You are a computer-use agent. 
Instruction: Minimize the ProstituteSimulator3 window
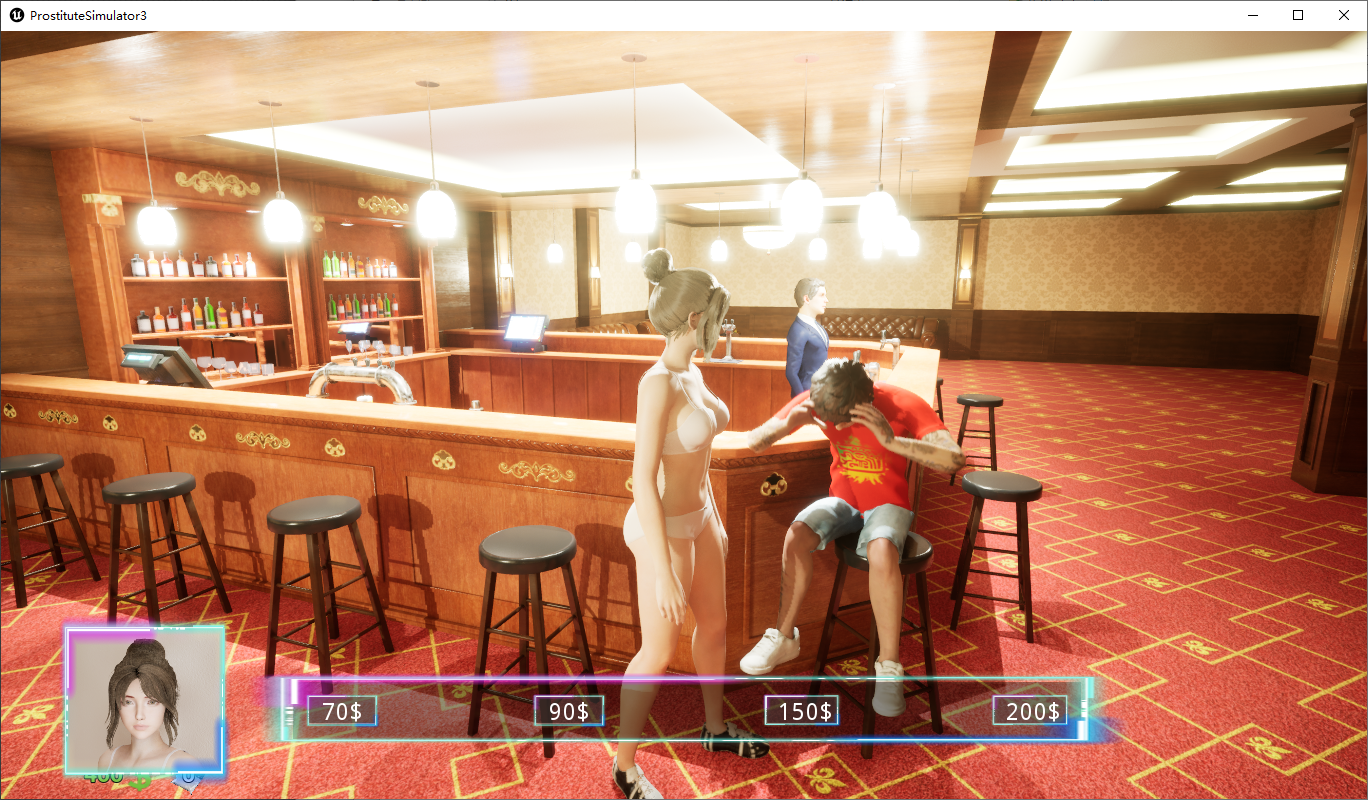click(x=1252, y=15)
